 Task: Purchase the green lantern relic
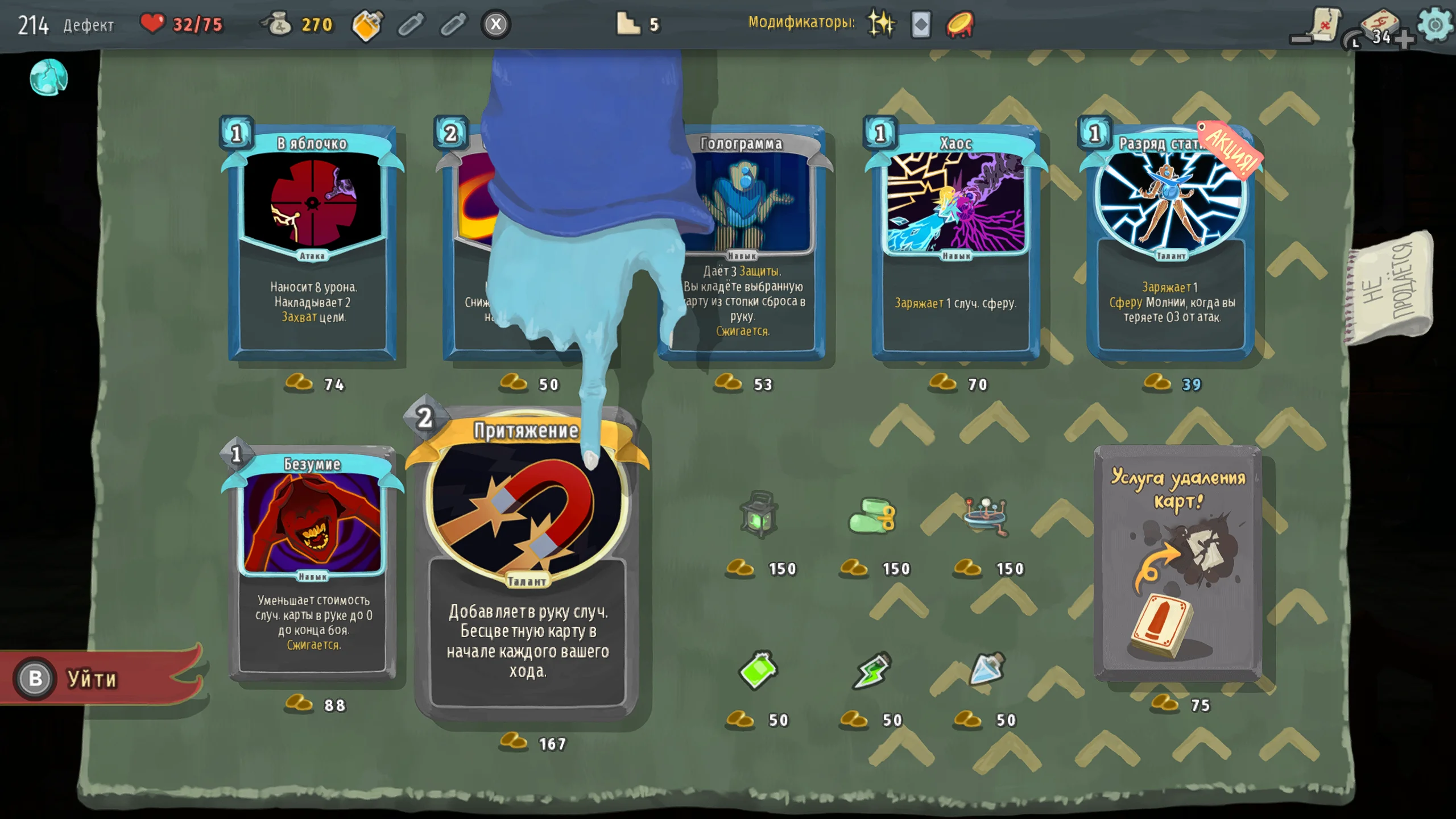tap(759, 515)
